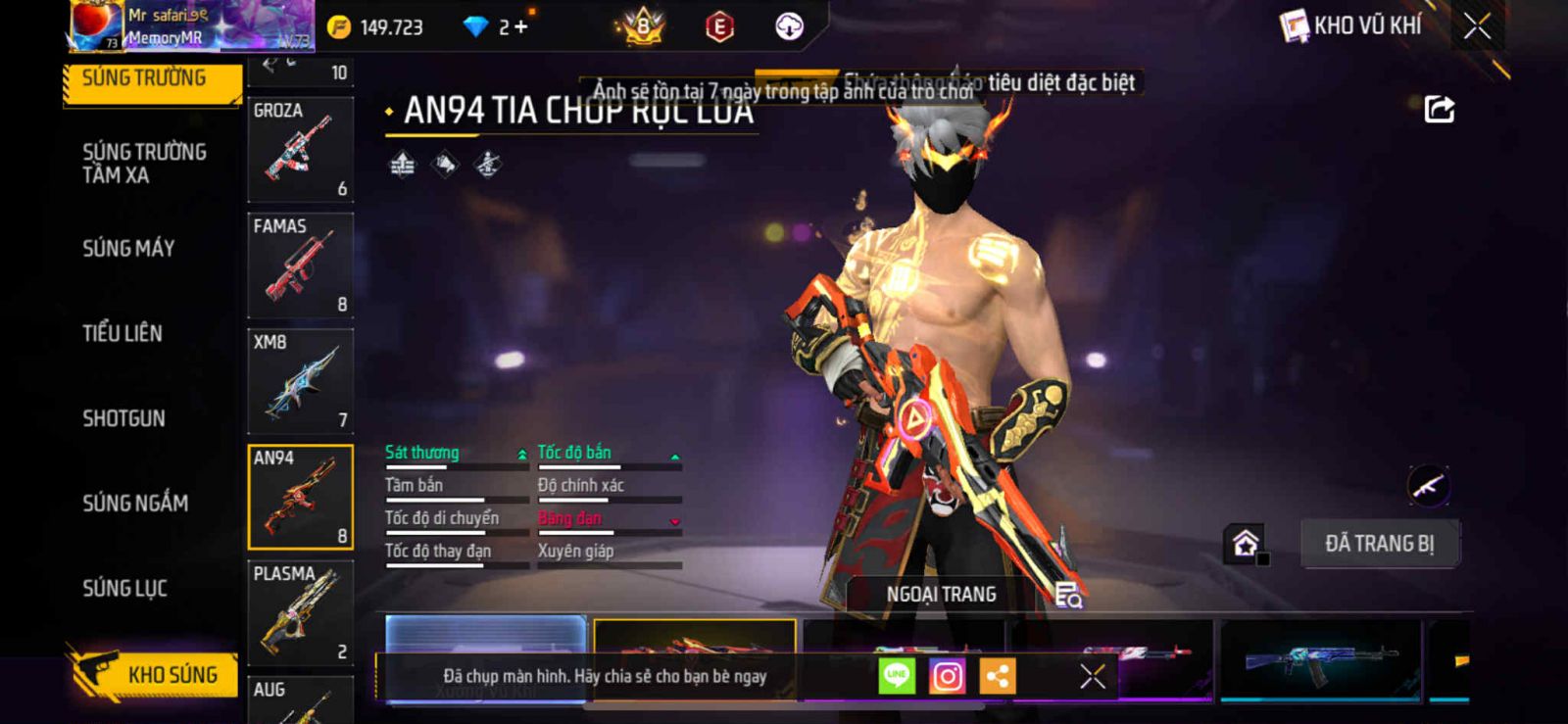Image resolution: width=1568 pixels, height=724 pixels.
Task: Select the Súng Máy category
Action: click(128, 249)
